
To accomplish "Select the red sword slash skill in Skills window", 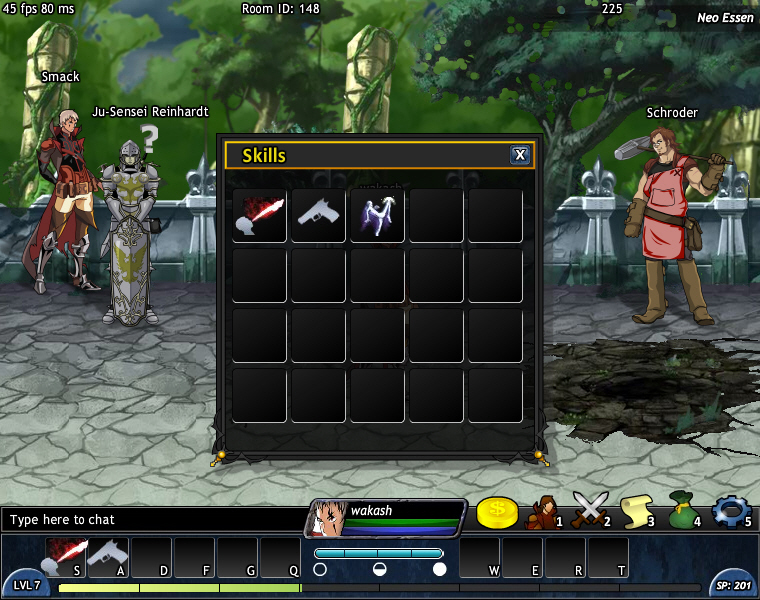I will click(260, 215).
